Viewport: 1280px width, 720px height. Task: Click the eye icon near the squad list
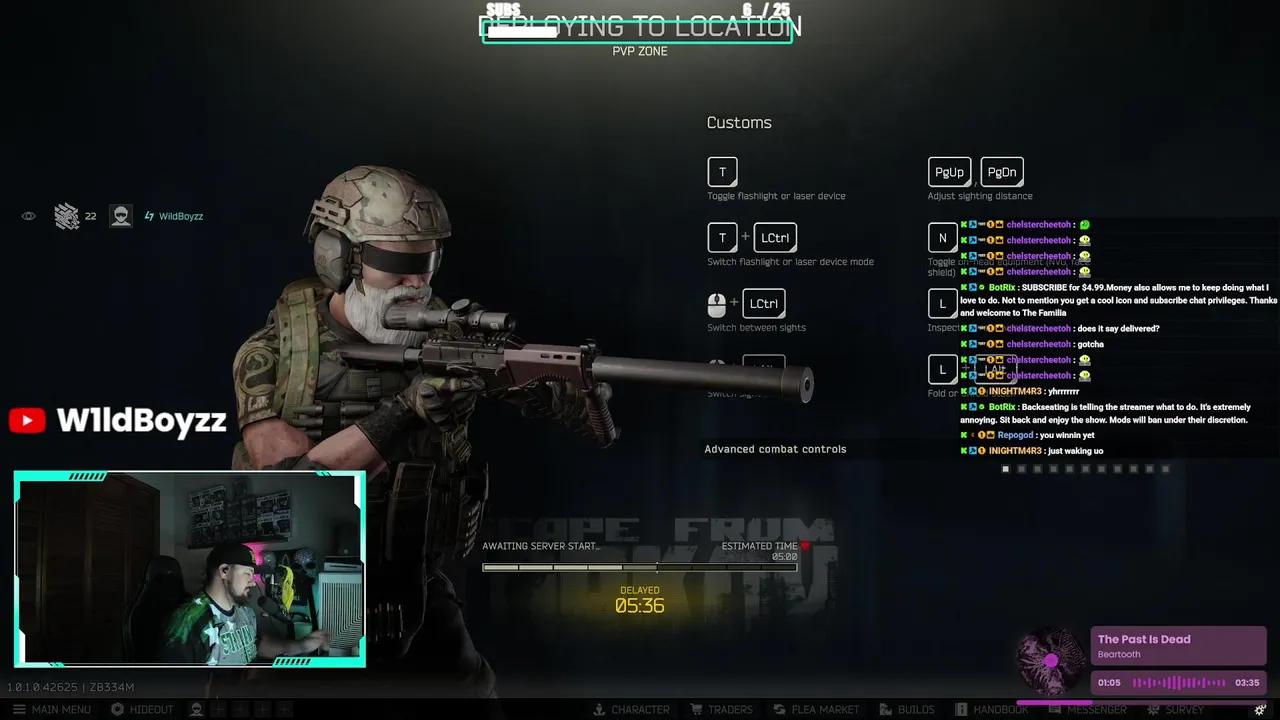click(x=28, y=215)
